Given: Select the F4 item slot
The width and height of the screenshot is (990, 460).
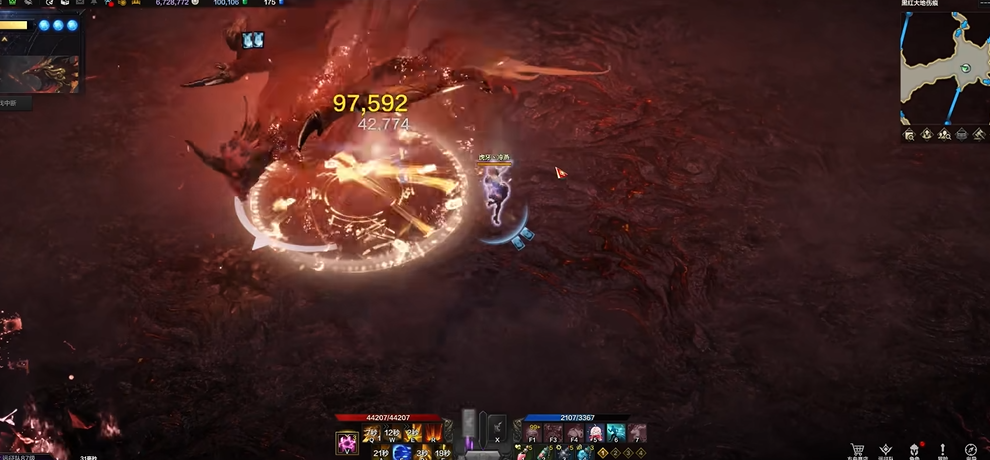Looking at the screenshot, I should tap(575, 434).
